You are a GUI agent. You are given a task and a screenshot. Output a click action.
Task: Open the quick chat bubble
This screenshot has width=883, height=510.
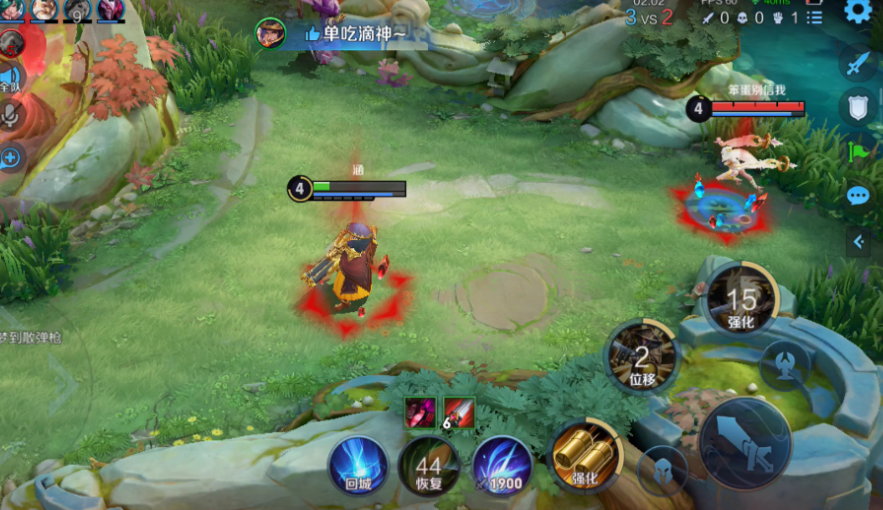pyautogui.click(x=858, y=195)
